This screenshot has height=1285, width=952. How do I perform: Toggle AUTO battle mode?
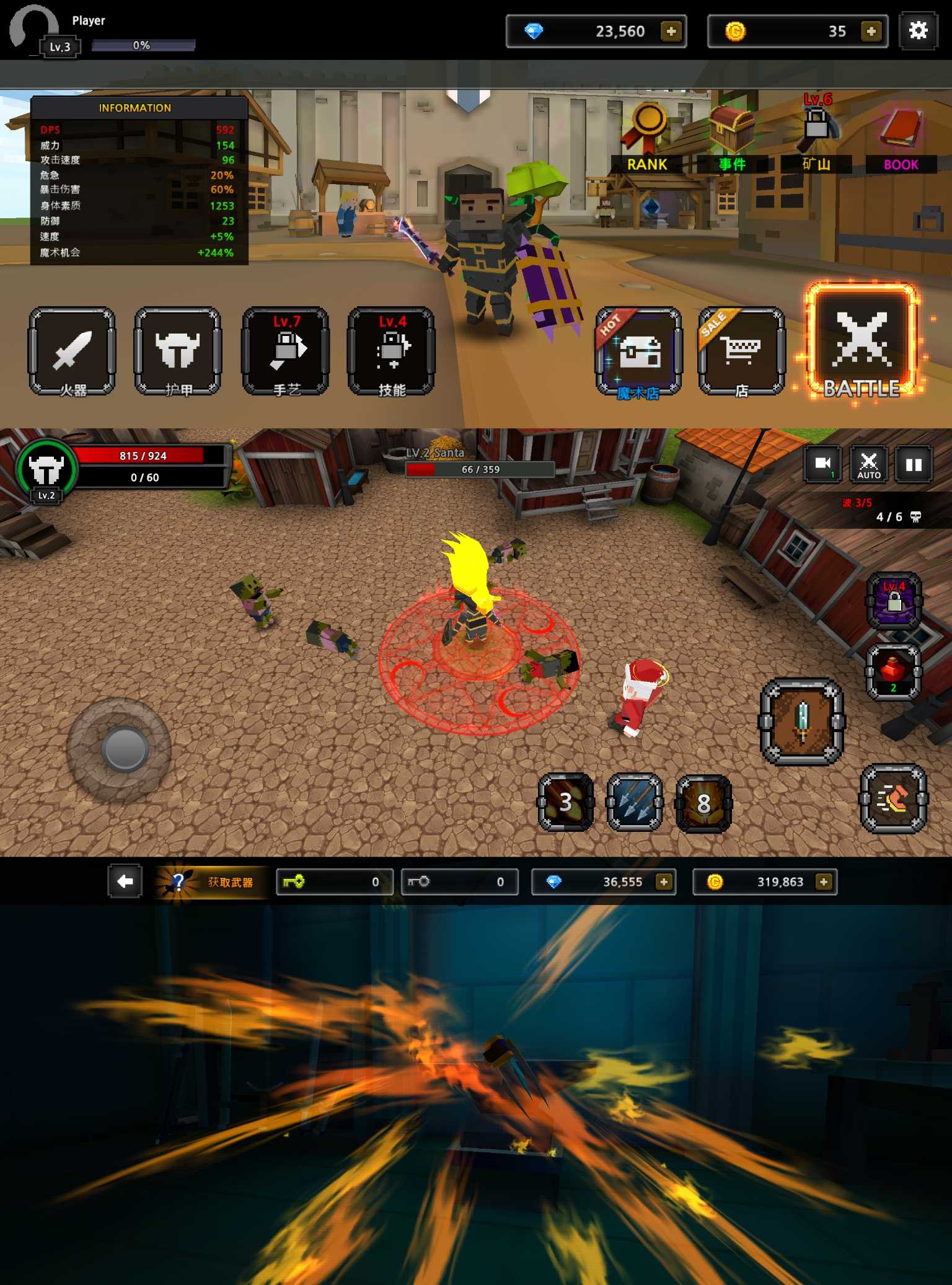(x=868, y=464)
